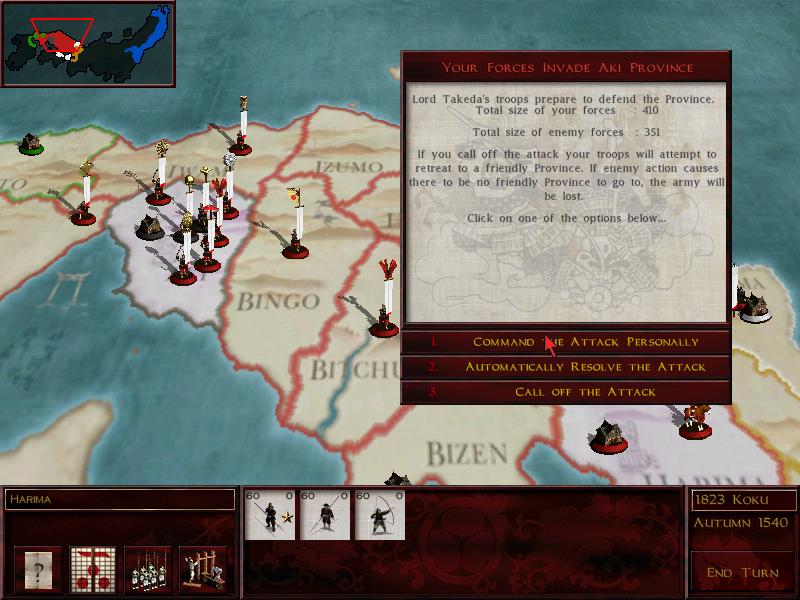Viewport: 800px width, 600px height.
Task: Open the shoji screen icon with red dots
Action: tap(93, 570)
